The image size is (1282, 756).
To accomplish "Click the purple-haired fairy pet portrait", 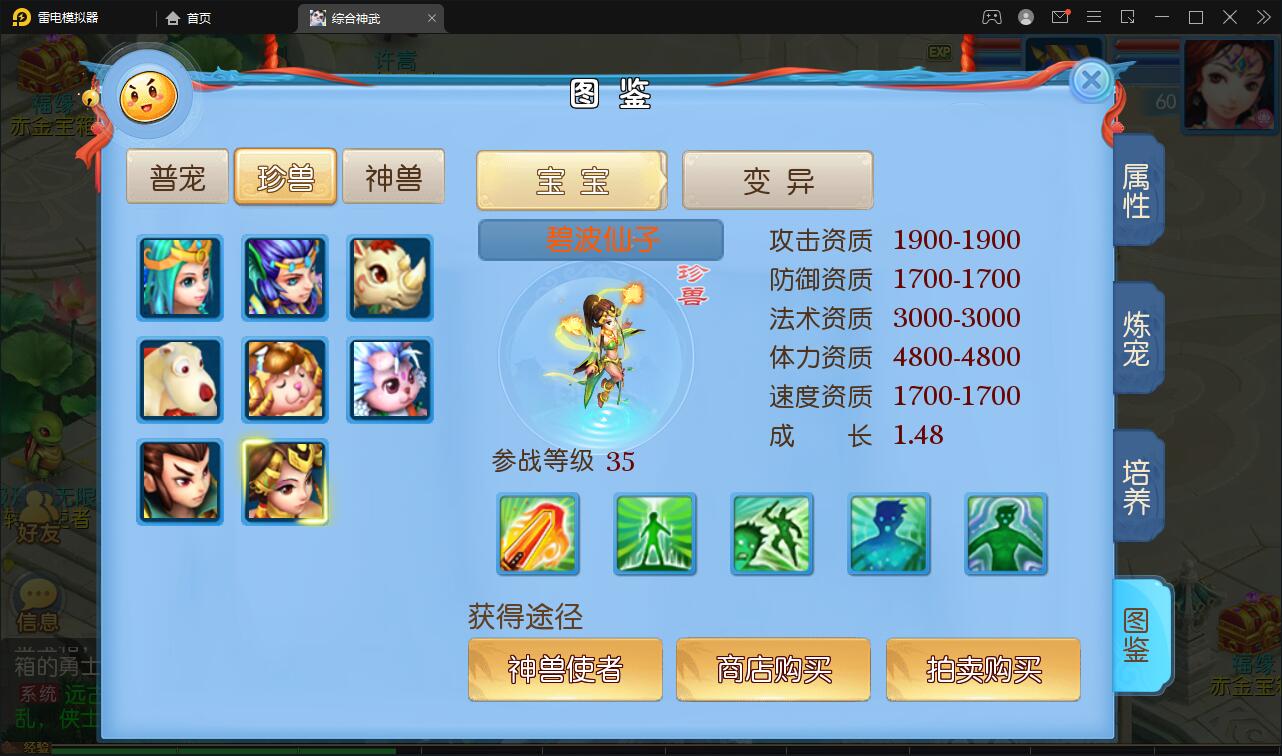I will click(285, 277).
